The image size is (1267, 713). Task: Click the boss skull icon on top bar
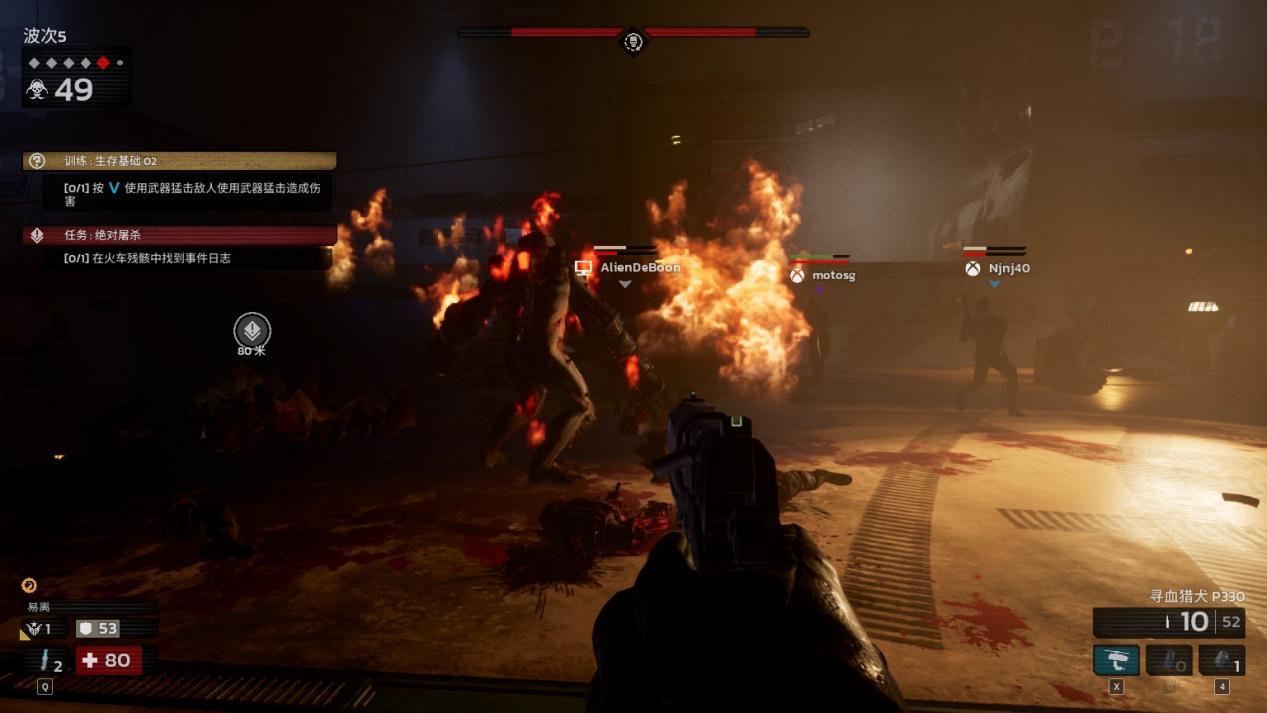point(633,41)
